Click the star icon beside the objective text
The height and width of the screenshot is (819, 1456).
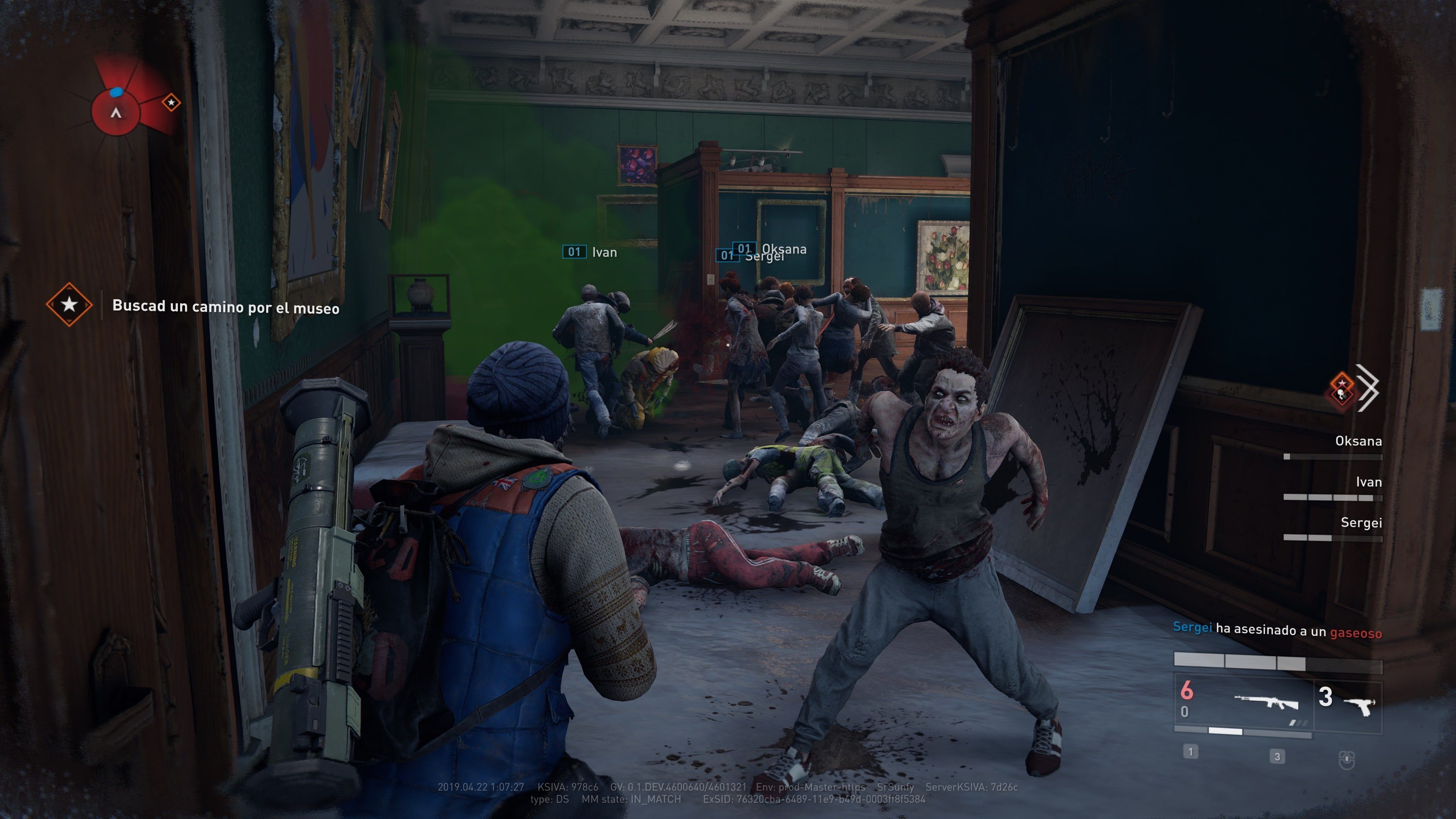click(x=69, y=304)
